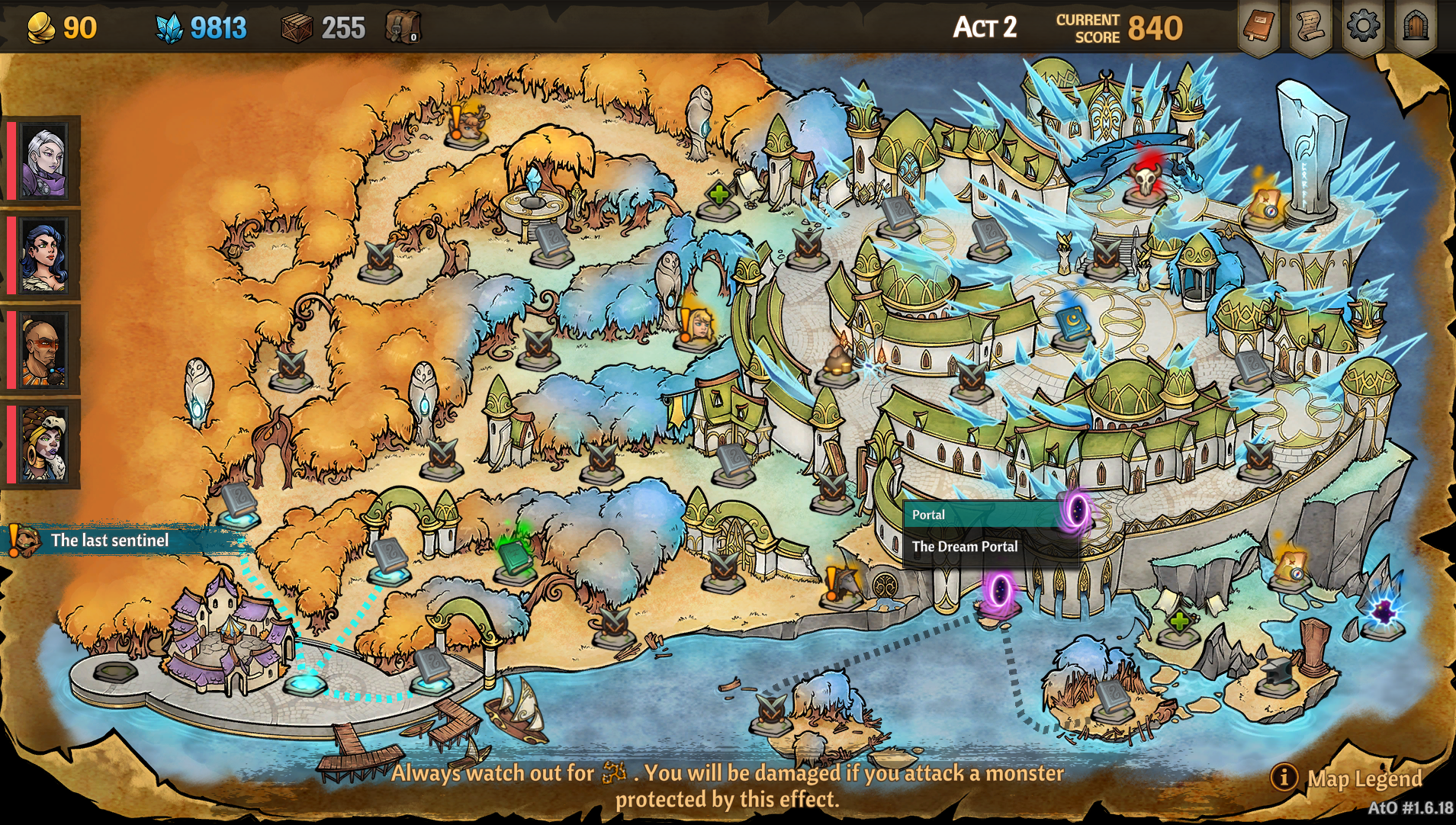Click the Map Legend info icon
This screenshot has width=1456, height=825.
tap(1285, 778)
